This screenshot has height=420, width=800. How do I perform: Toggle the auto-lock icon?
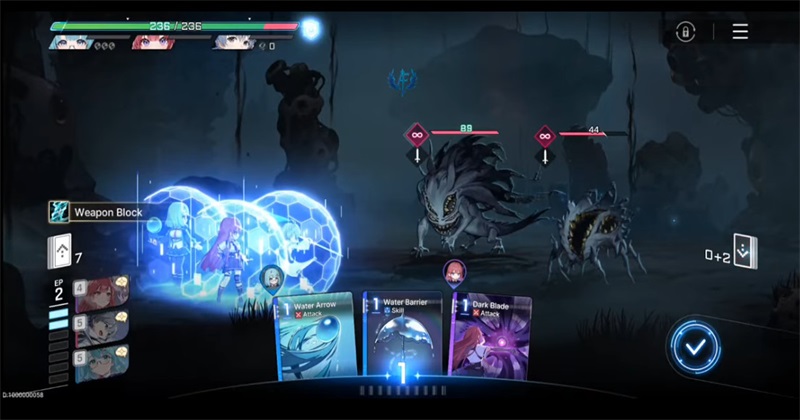click(x=685, y=31)
